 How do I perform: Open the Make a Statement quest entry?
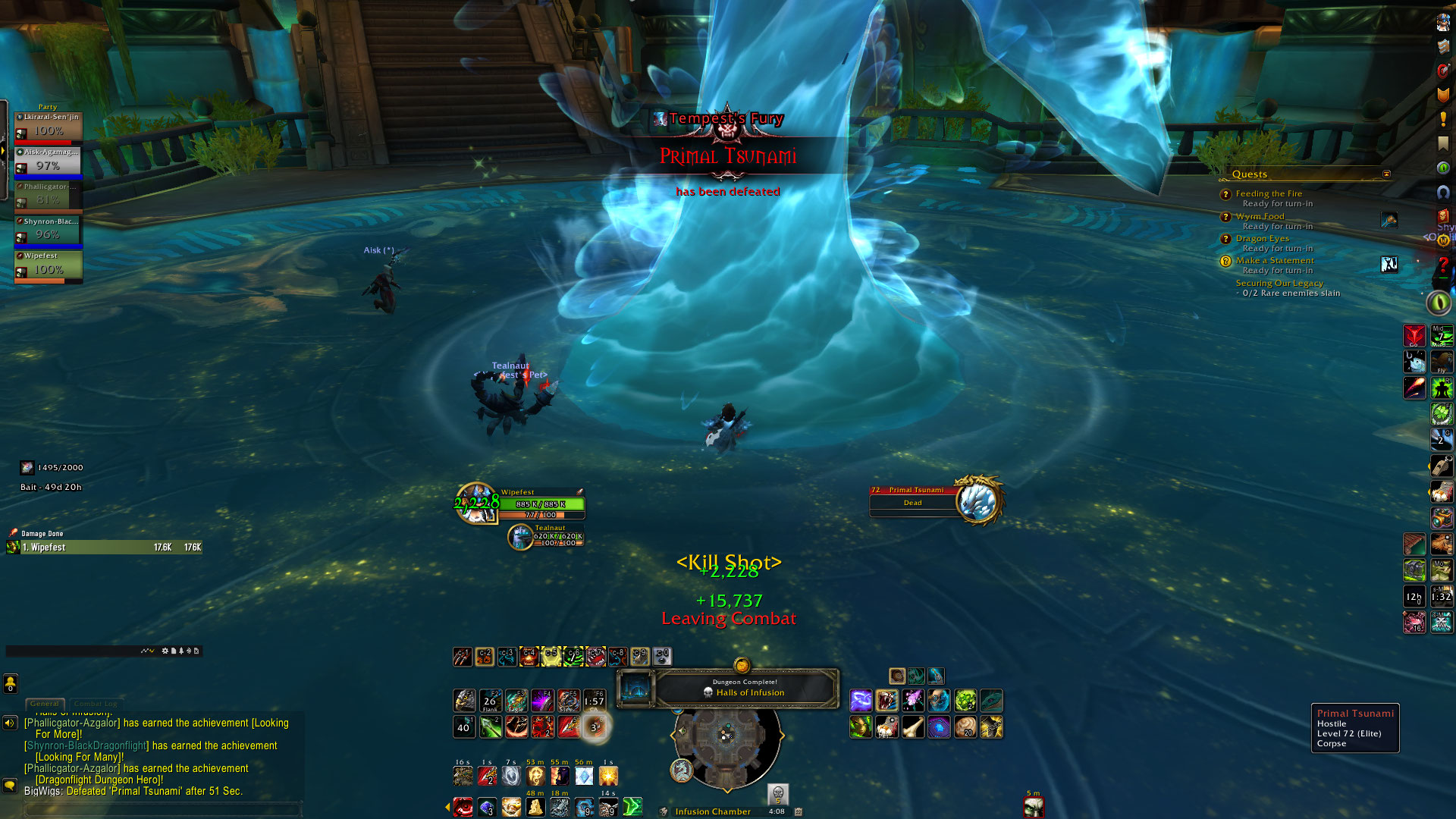(1275, 260)
